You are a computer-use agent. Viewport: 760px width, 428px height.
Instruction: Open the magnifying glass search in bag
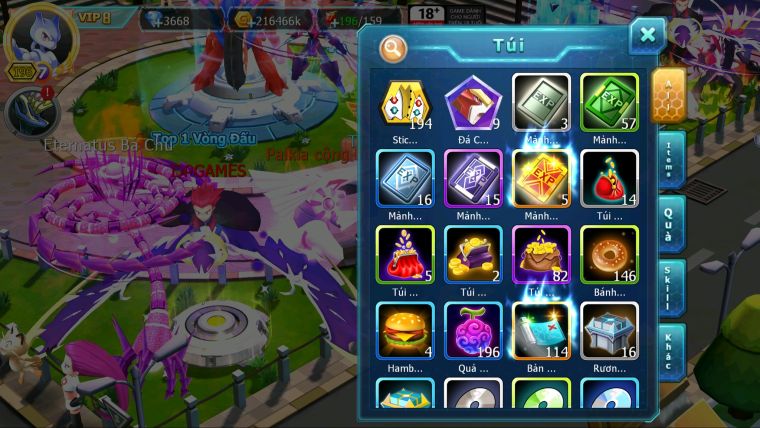pyautogui.click(x=394, y=47)
